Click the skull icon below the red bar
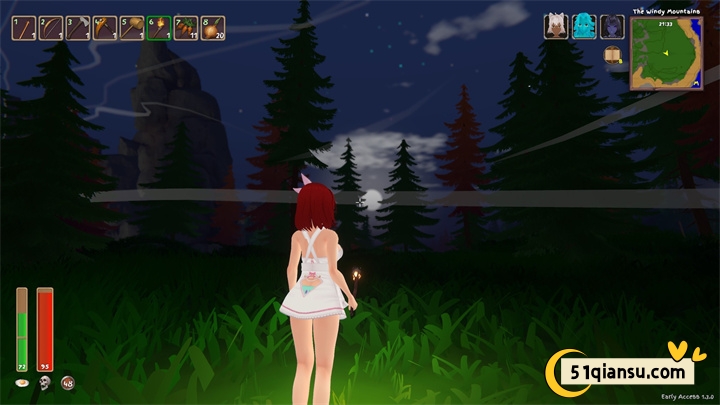Viewport: 720px width, 405px height. 45,383
